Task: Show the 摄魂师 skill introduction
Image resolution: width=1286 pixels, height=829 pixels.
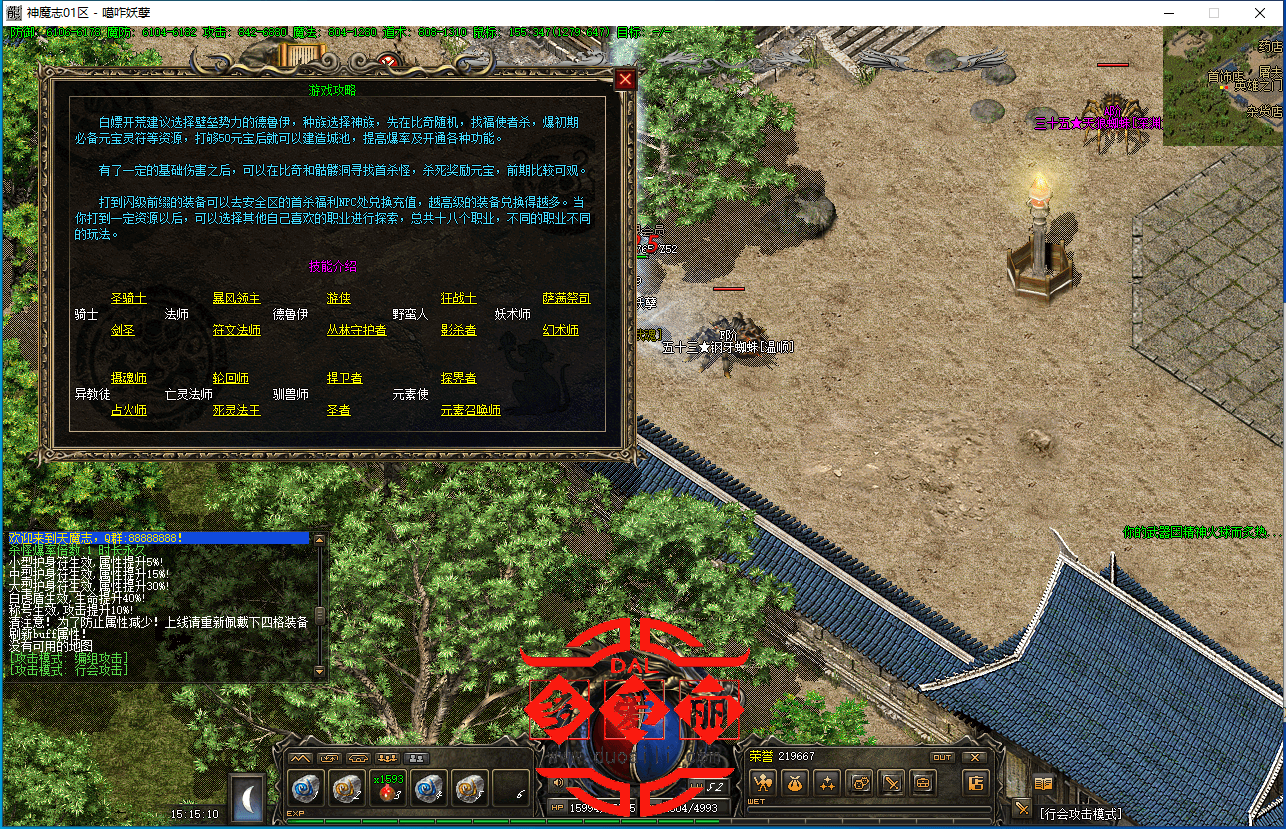Action: click(x=128, y=378)
